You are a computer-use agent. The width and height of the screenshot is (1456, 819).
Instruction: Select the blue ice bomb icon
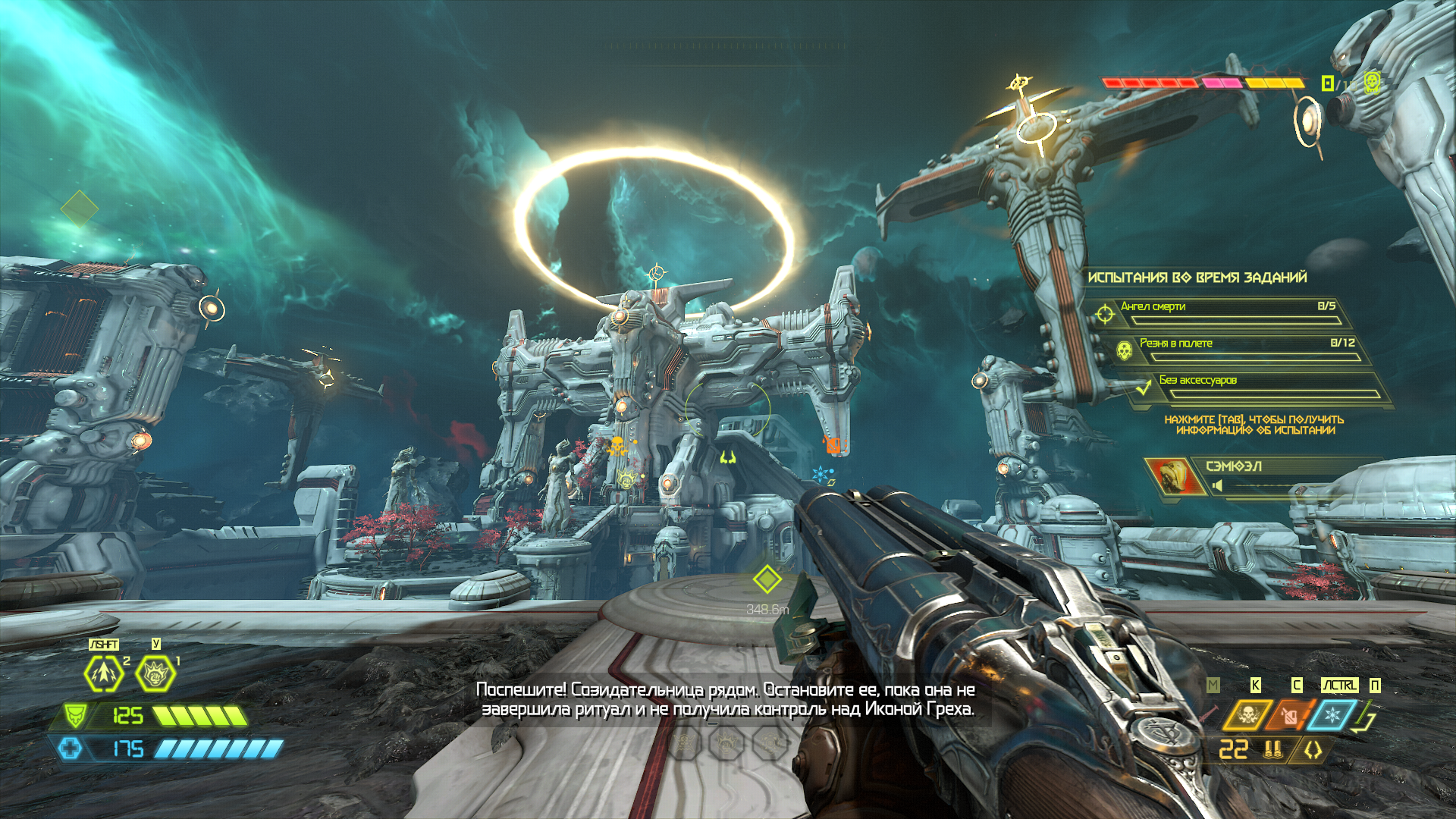click(1332, 714)
